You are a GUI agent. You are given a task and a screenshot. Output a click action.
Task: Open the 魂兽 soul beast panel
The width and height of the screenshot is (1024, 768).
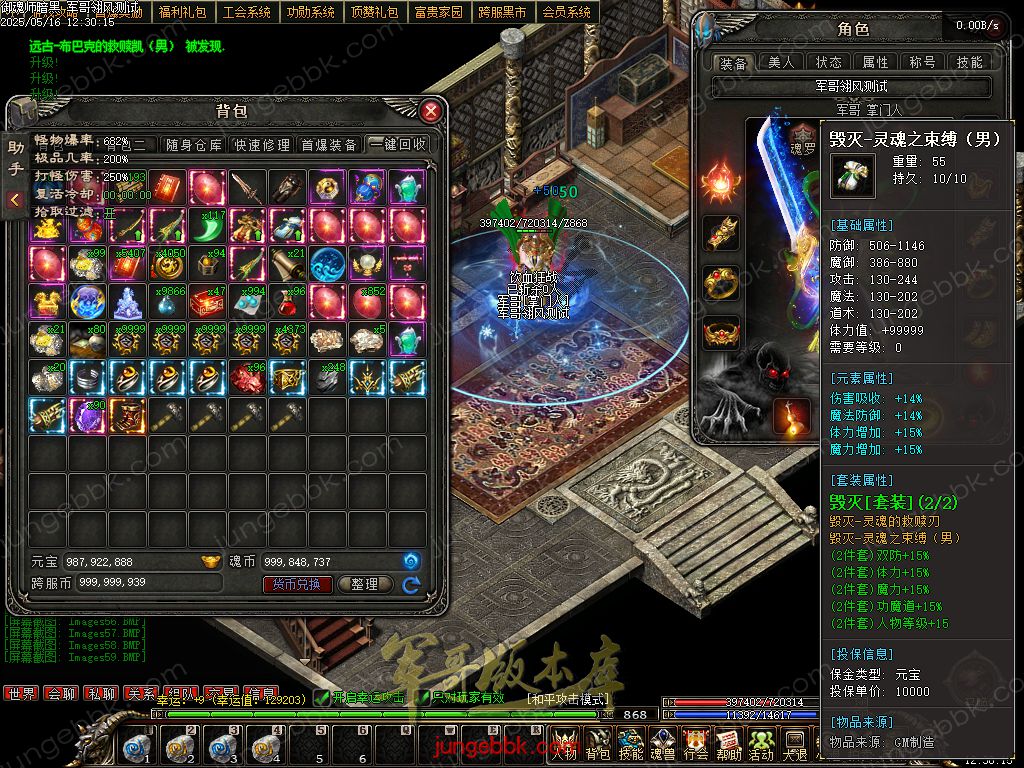point(663,745)
